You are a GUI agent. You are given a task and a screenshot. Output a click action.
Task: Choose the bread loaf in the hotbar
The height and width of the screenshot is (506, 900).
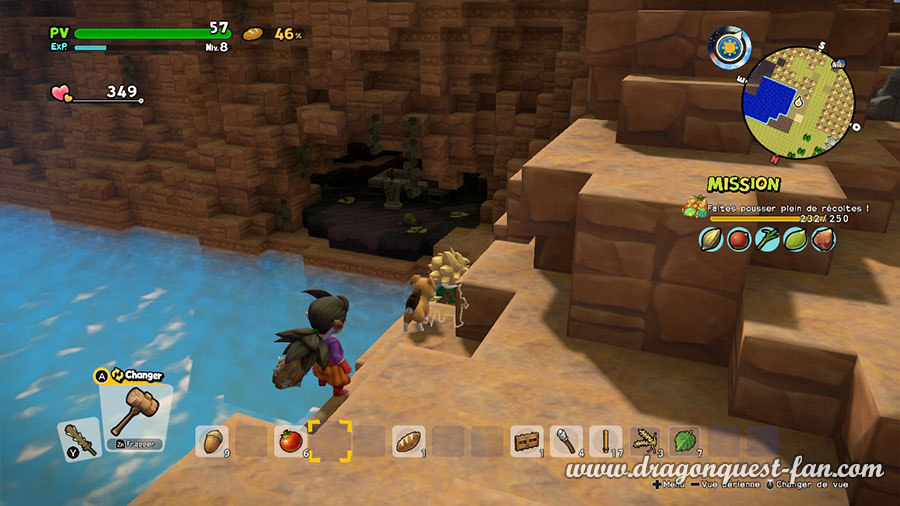(x=408, y=441)
